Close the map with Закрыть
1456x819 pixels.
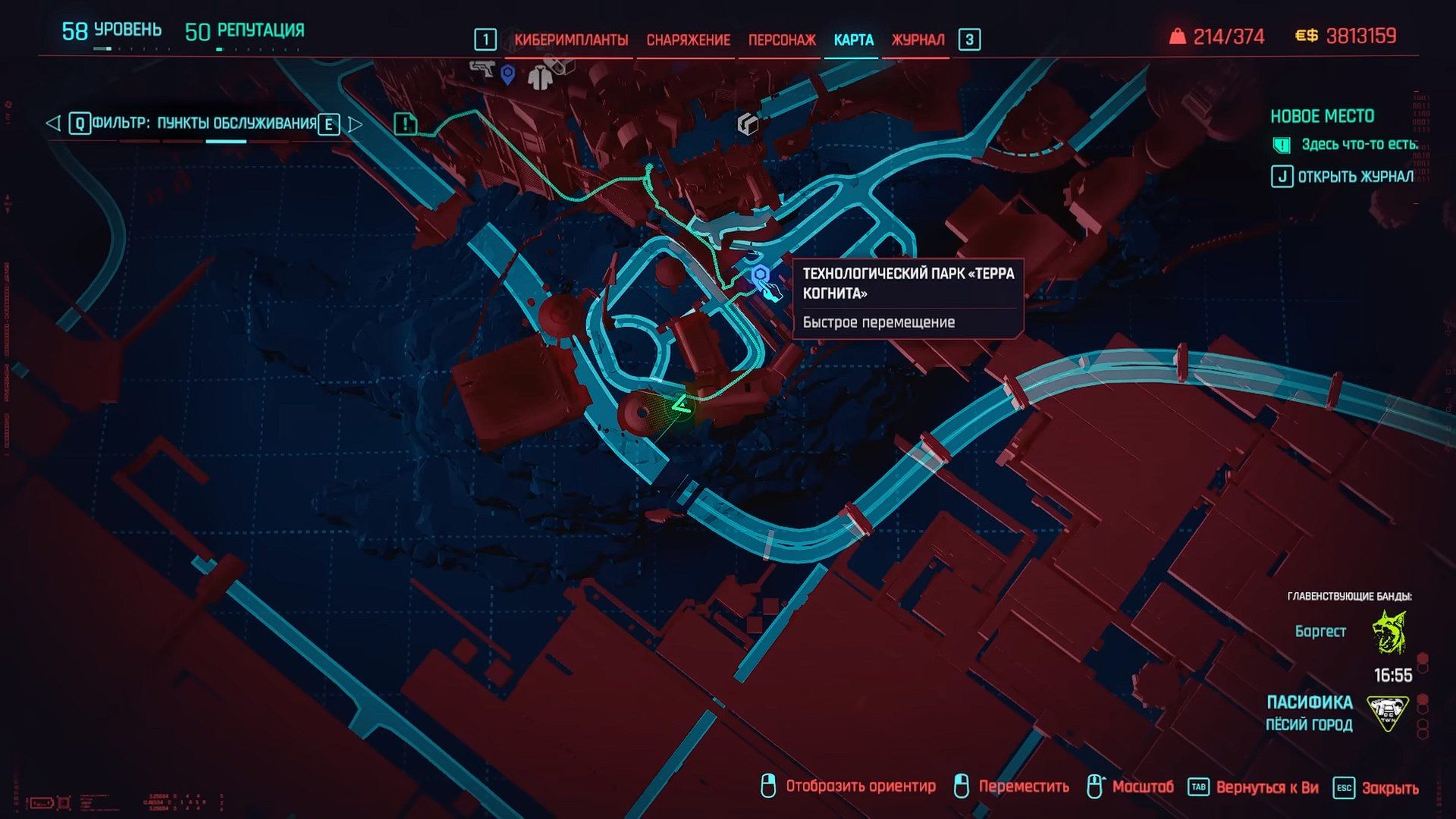coord(1376,788)
